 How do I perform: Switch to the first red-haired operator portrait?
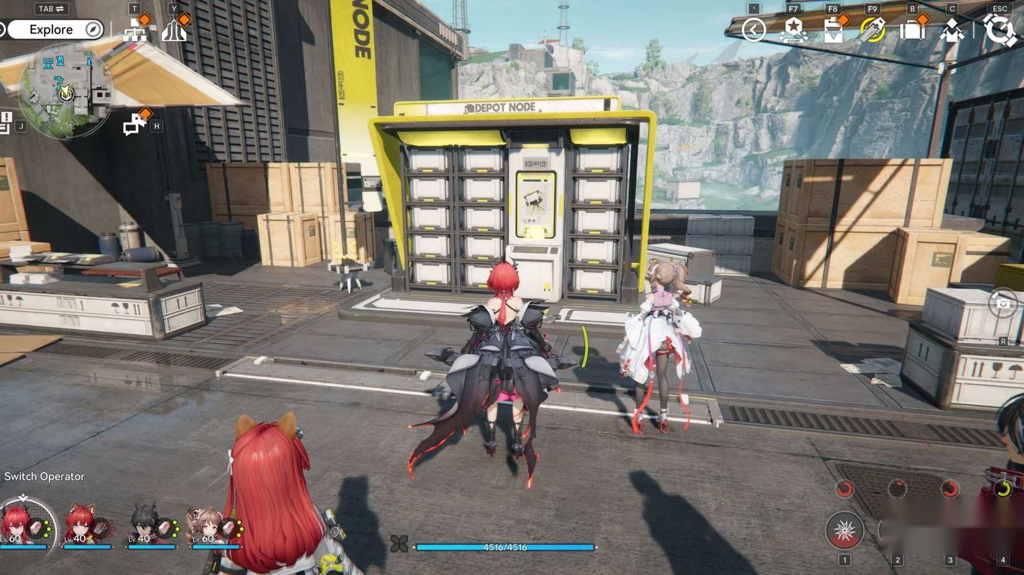click(20, 523)
